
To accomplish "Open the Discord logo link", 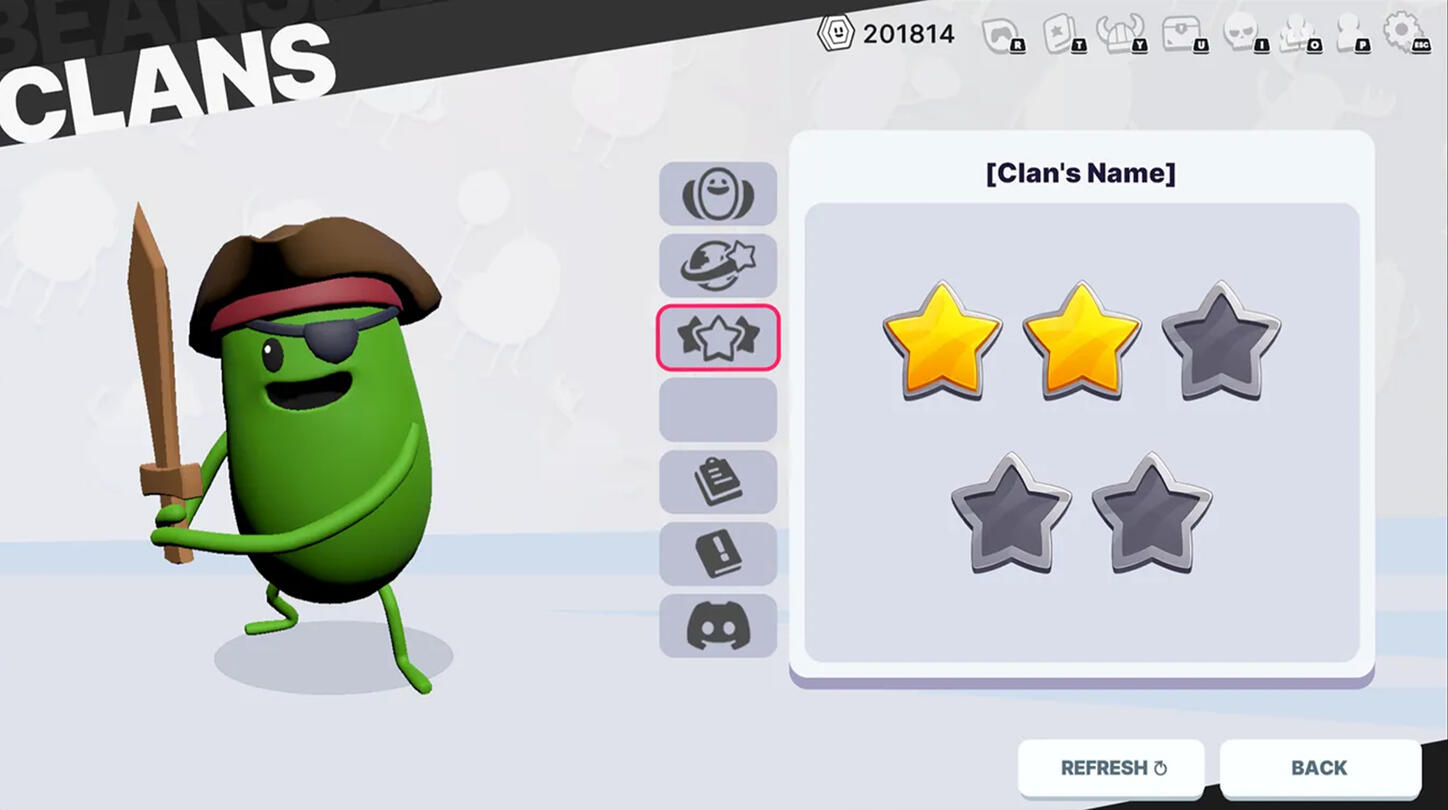I will (718, 625).
